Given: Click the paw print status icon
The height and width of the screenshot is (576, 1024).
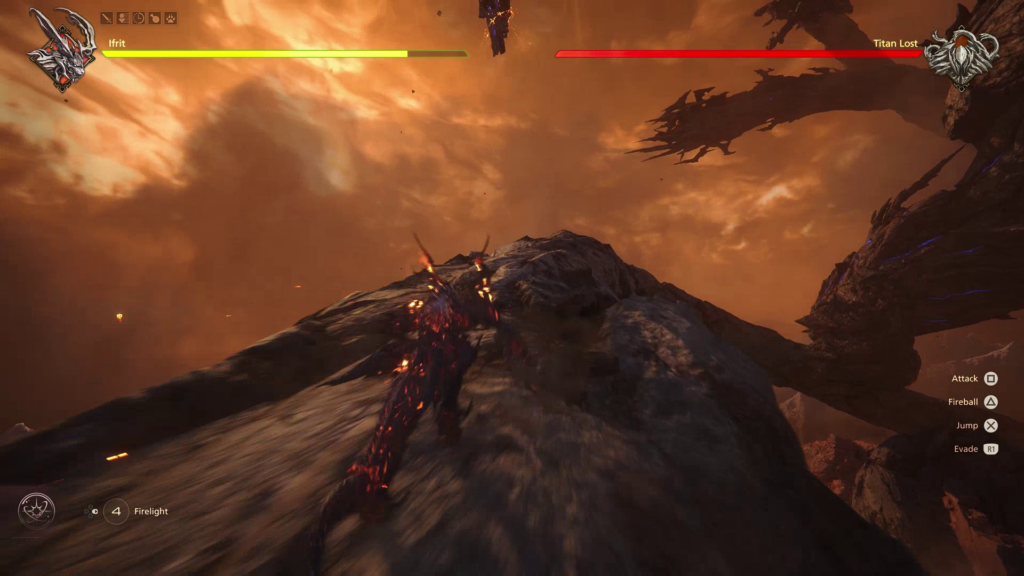Looking at the screenshot, I should [171, 18].
